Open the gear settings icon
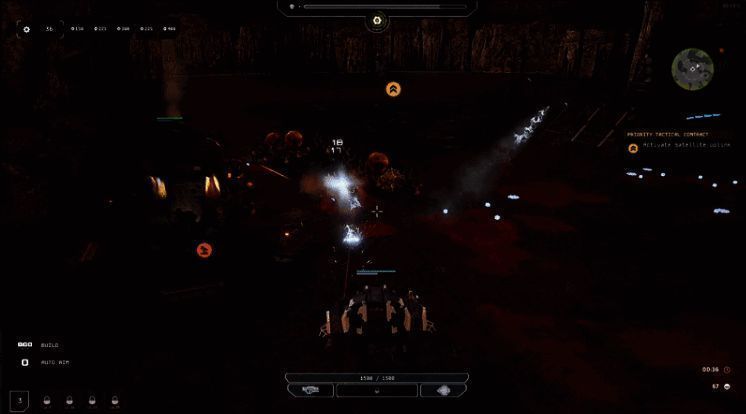 tap(26, 29)
